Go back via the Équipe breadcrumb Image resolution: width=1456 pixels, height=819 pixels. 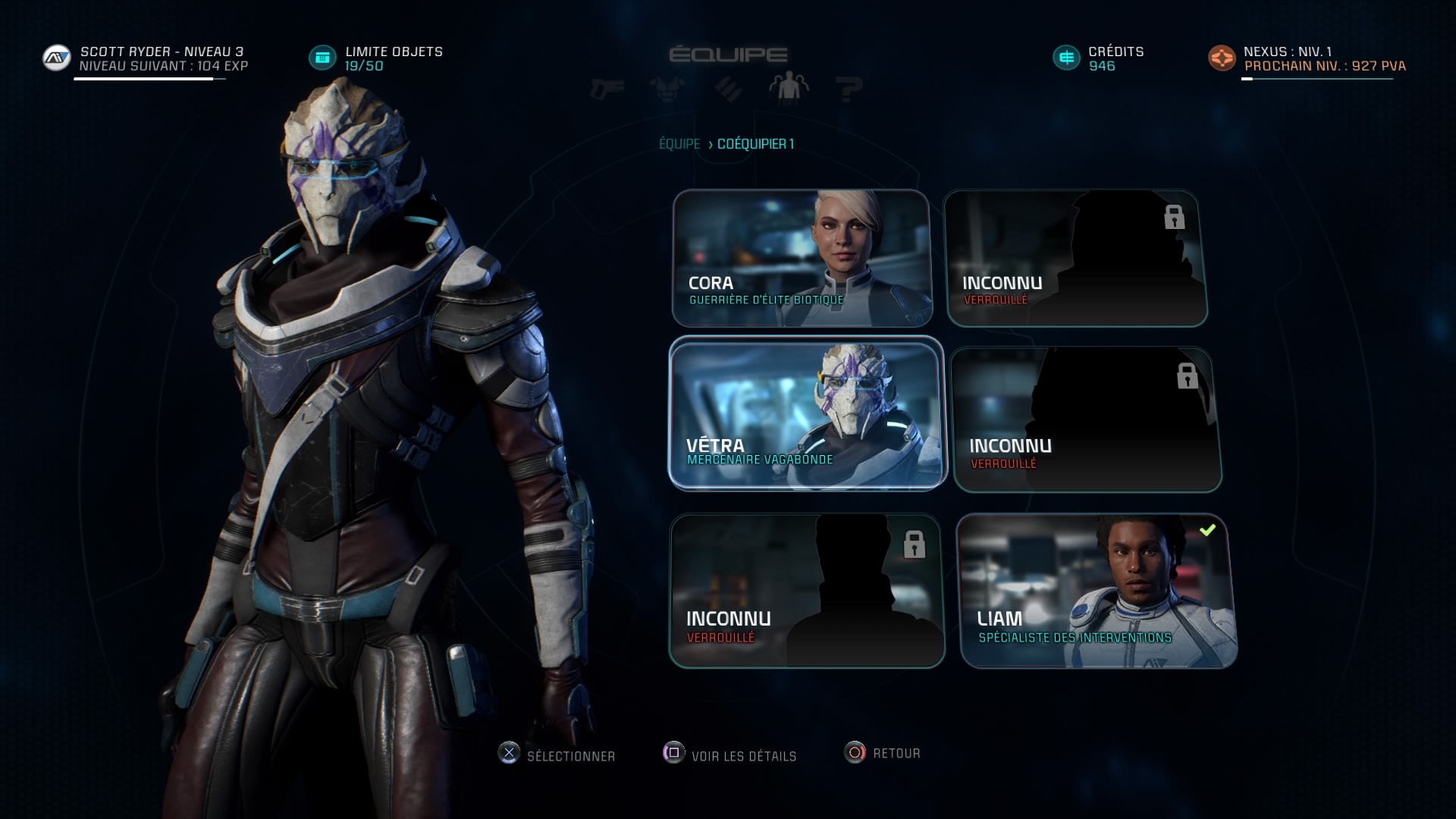coord(679,144)
